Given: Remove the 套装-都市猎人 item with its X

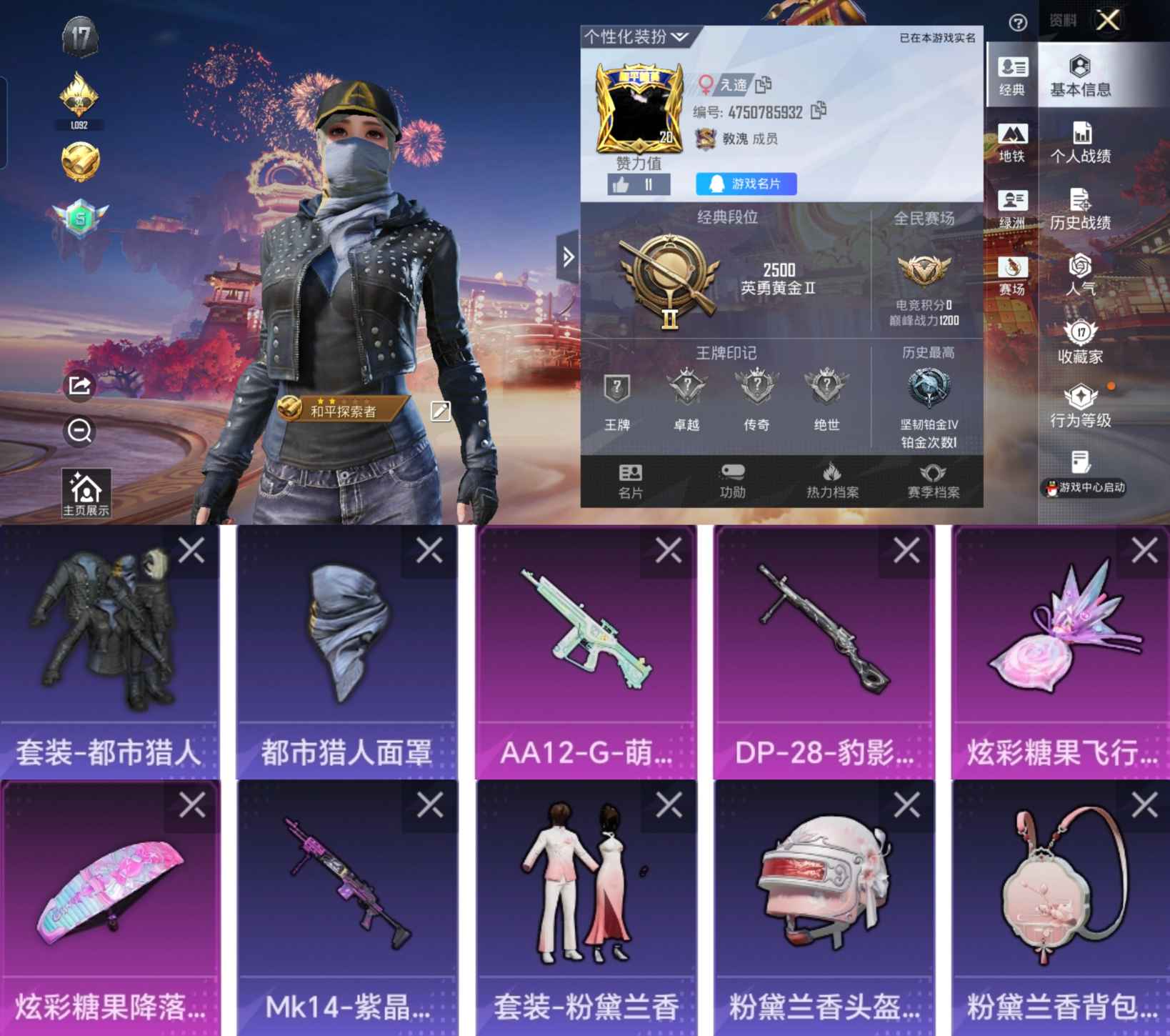Looking at the screenshot, I should click(x=191, y=549).
